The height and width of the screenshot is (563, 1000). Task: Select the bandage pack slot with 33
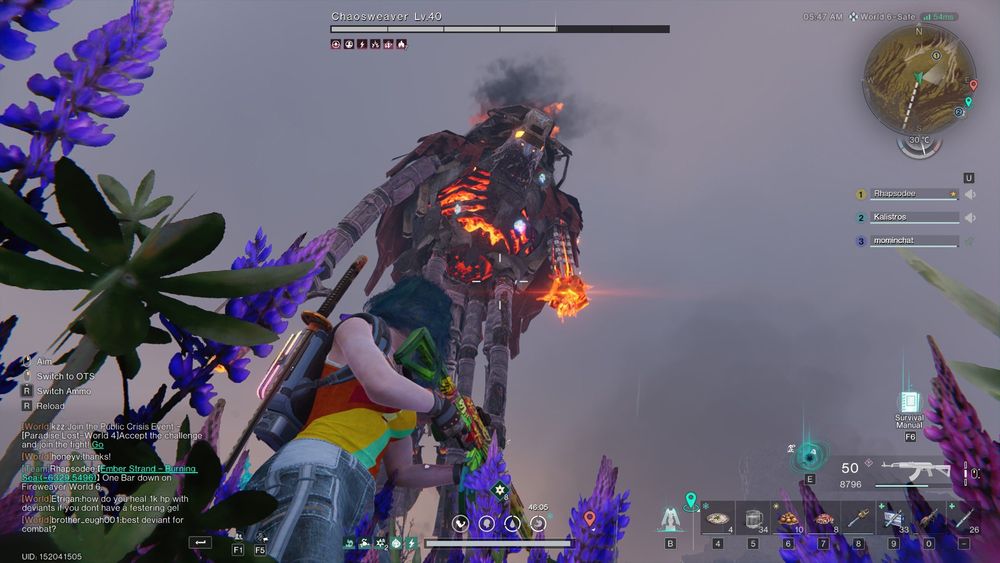pos(894,518)
